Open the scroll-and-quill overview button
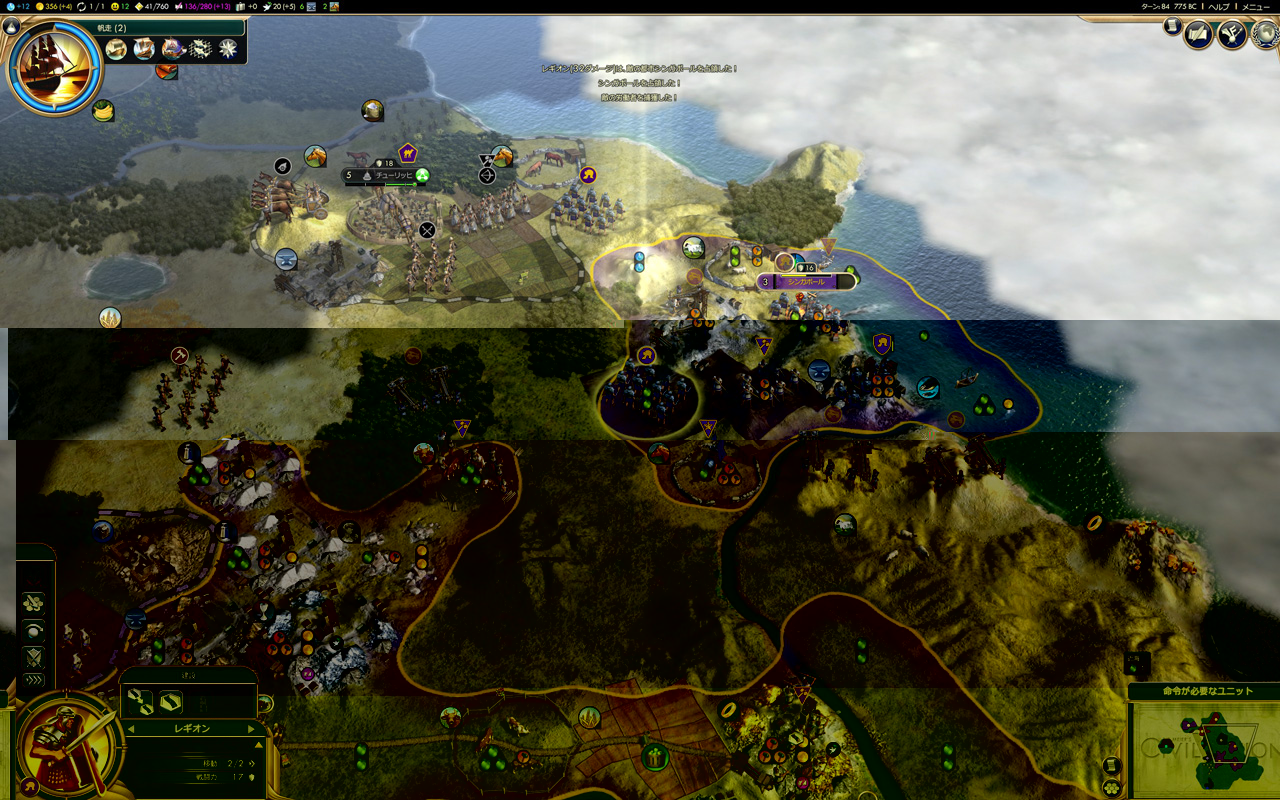Screen dimensions: 1280x800 [x=1198, y=35]
